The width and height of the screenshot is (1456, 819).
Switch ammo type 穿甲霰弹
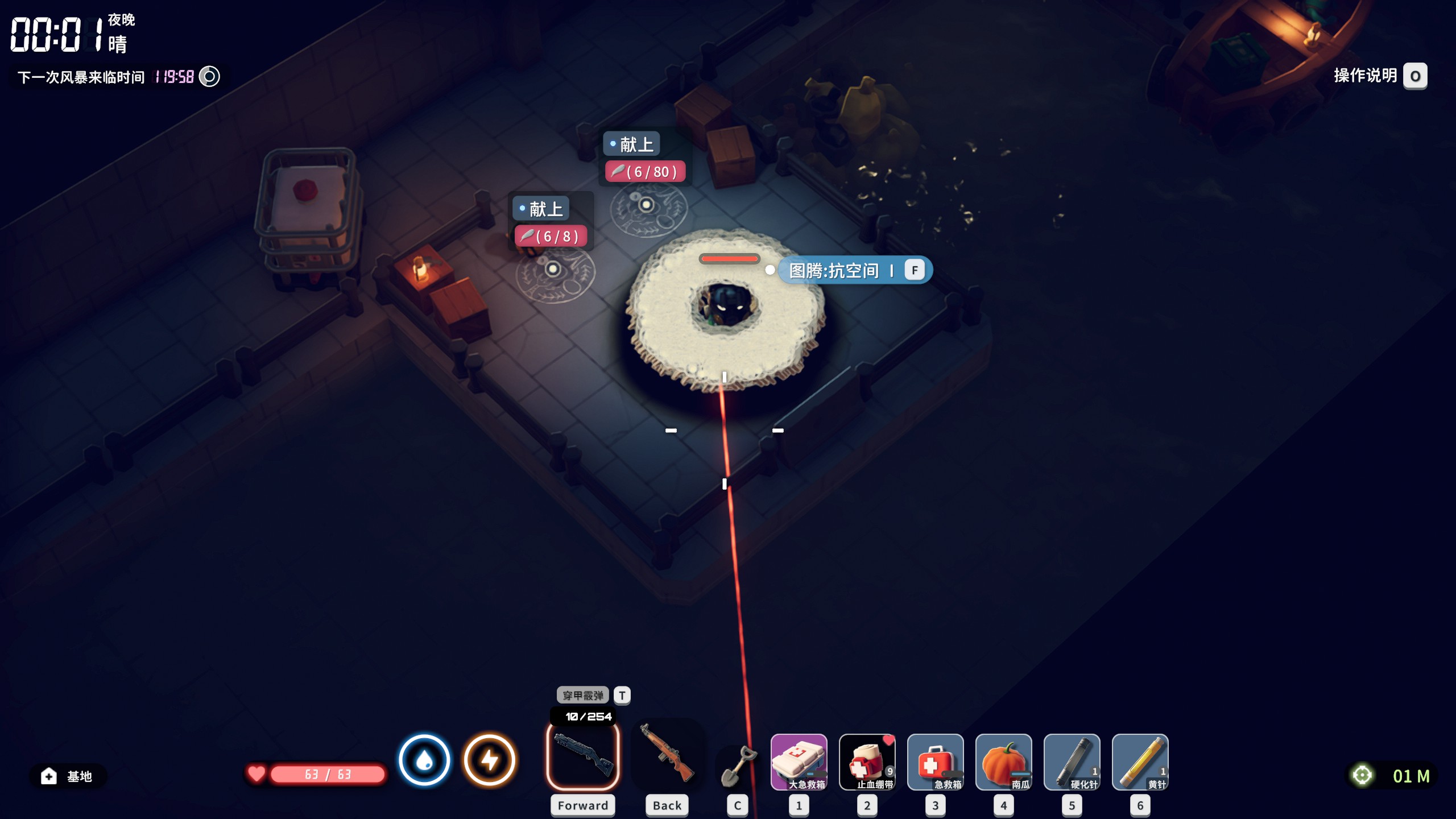[583, 695]
